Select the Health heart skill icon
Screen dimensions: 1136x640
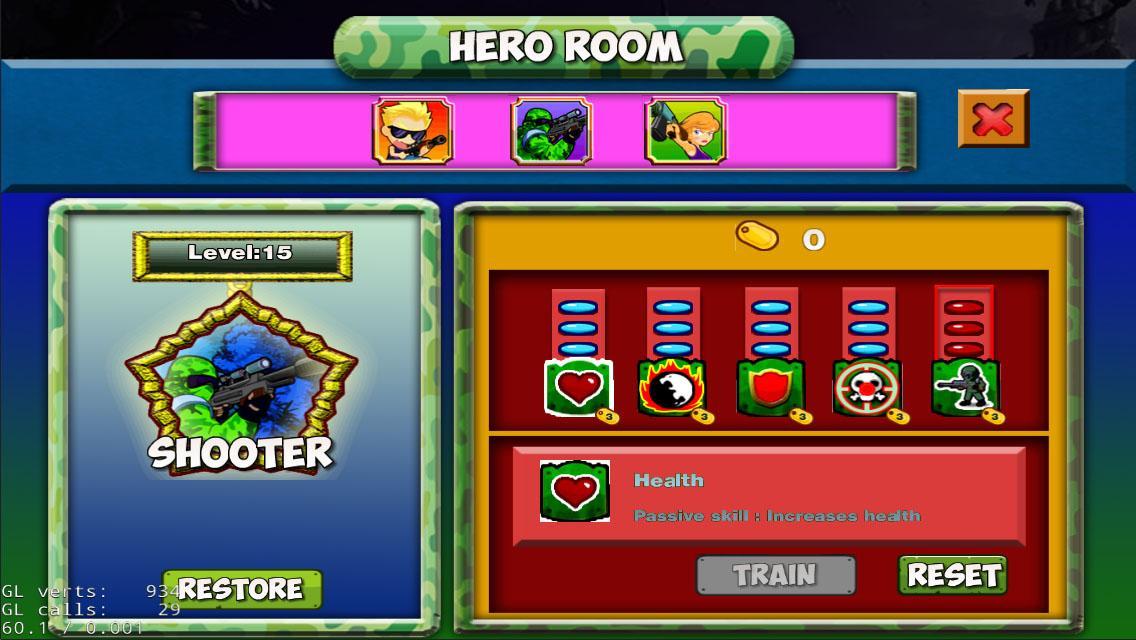578,387
